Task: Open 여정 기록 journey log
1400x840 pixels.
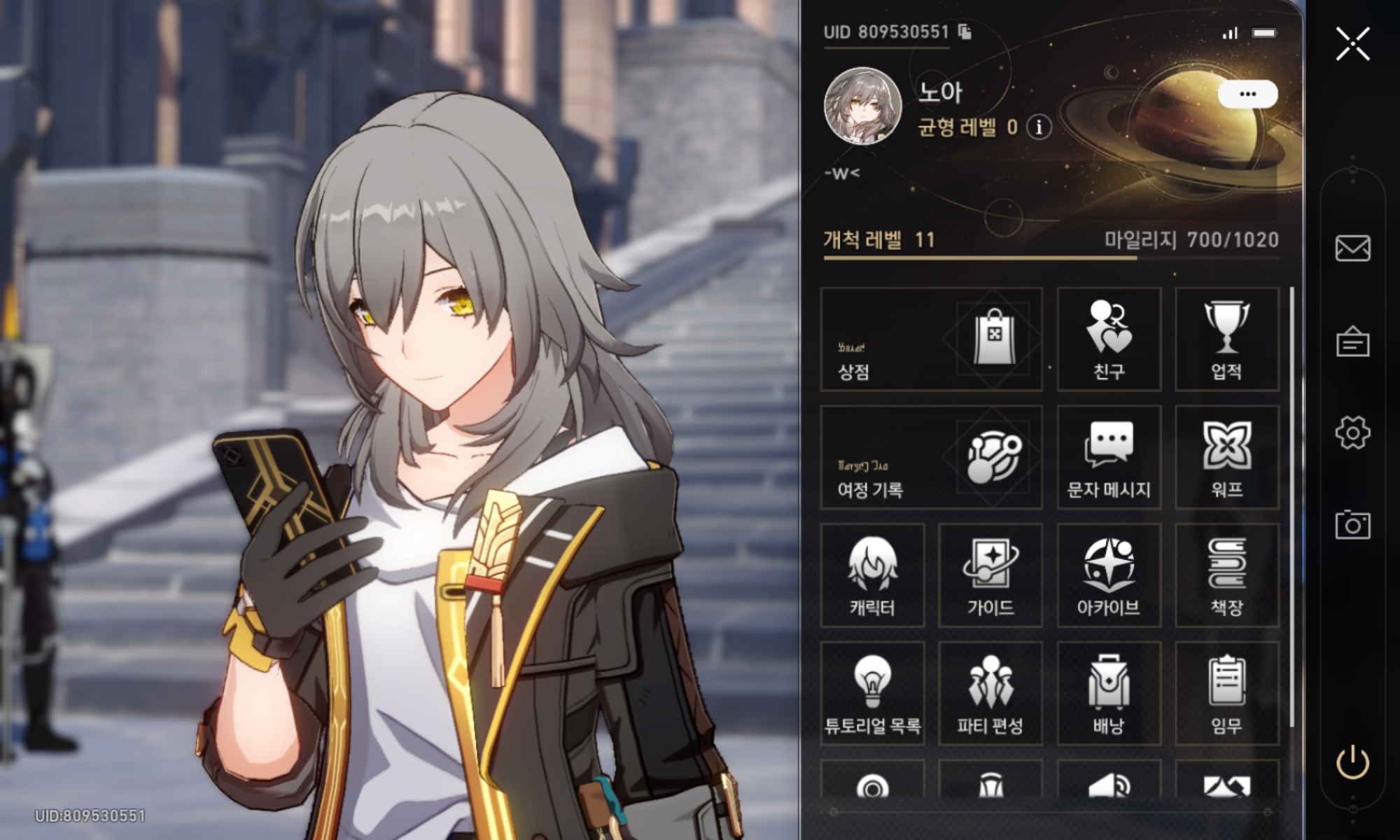Action: pyautogui.click(x=931, y=458)
